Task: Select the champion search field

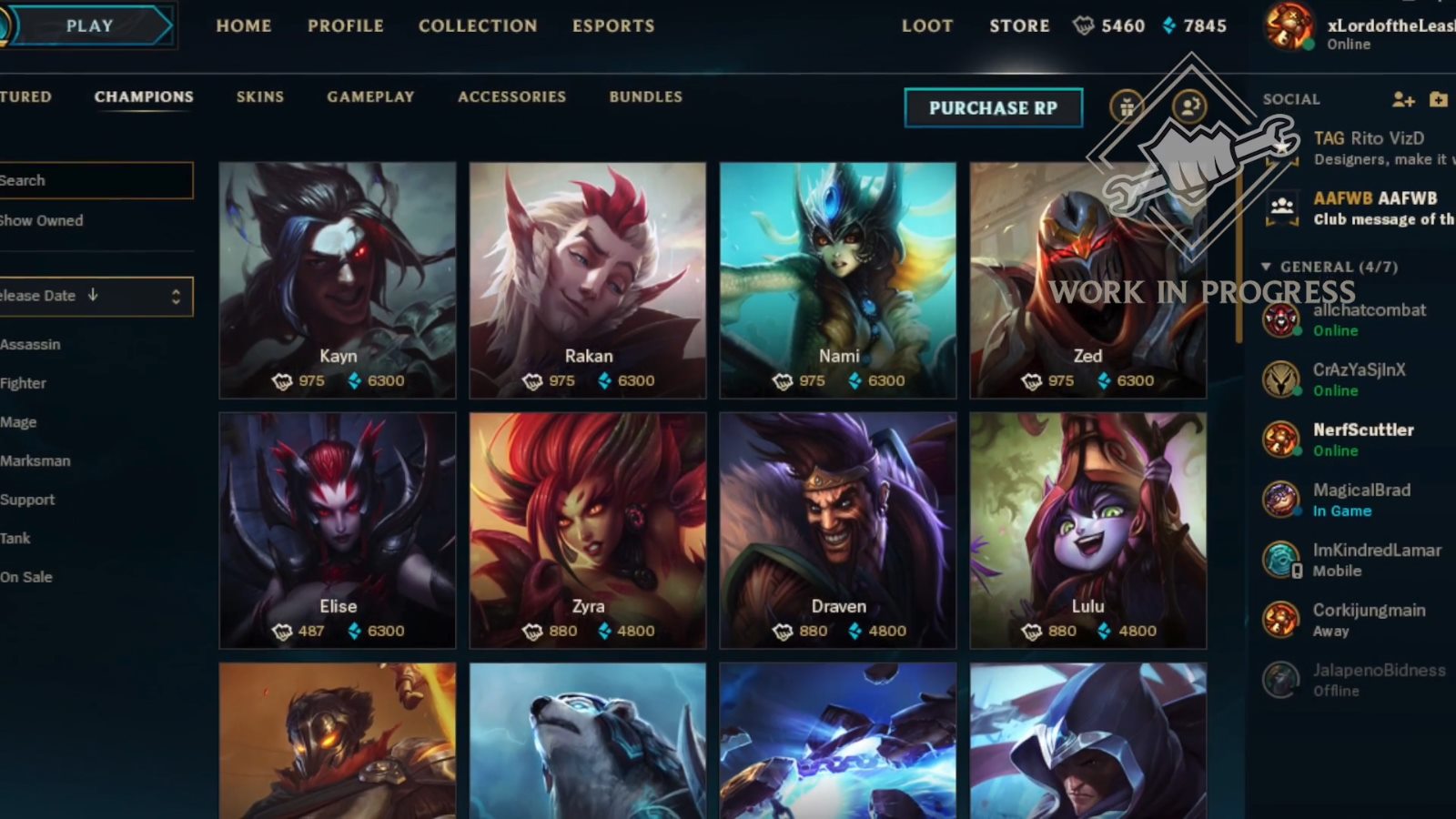Action: tap(96, 180)
